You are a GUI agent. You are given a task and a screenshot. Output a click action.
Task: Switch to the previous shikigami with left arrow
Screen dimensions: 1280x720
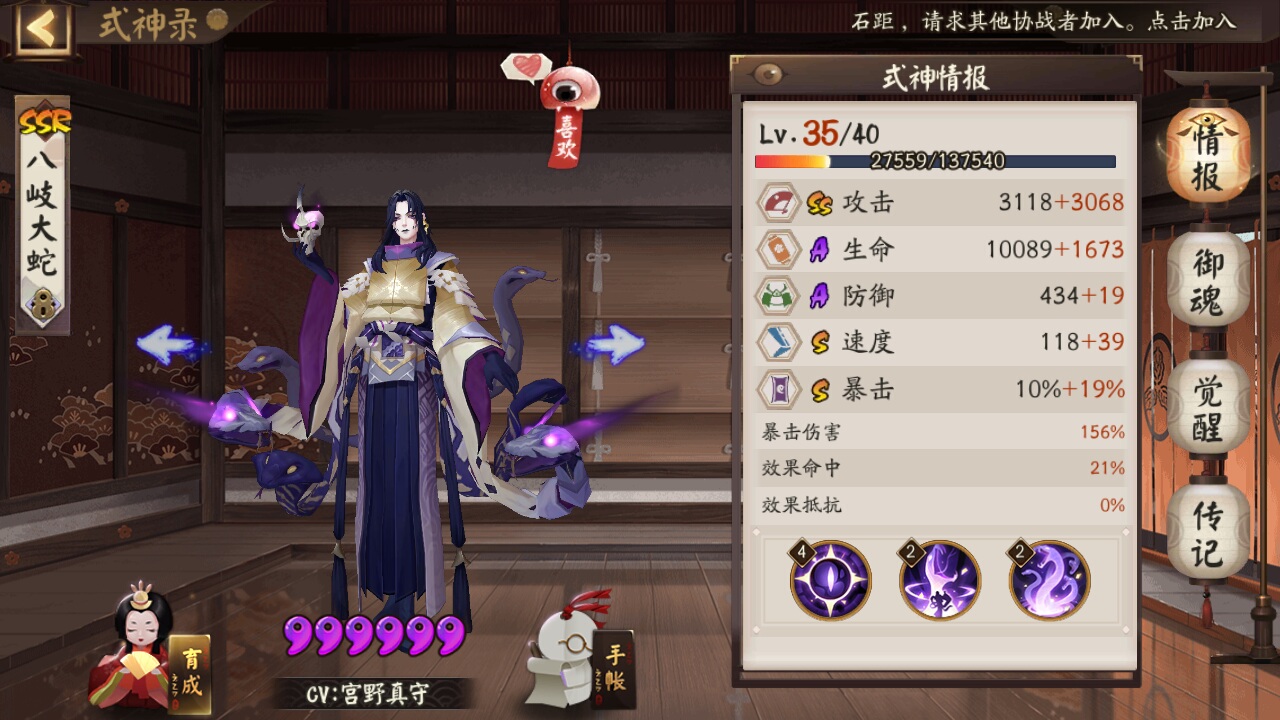[170, 346]
